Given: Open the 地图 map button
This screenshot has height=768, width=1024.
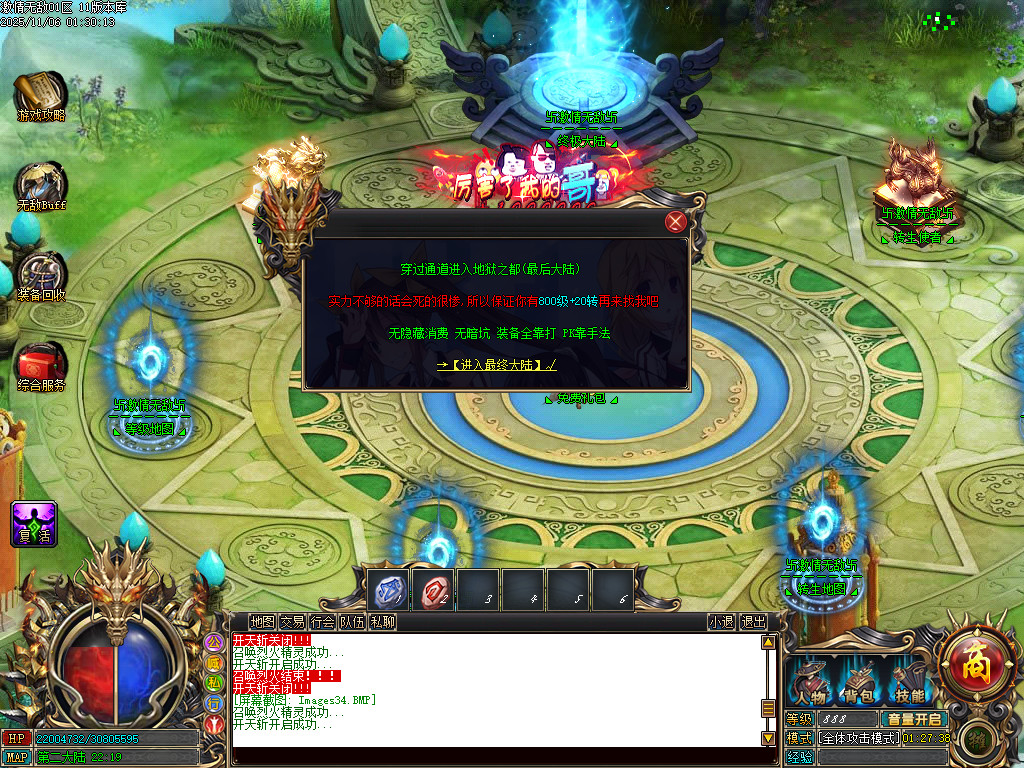Looking at the screenshot, I should (x=262, y=621).
